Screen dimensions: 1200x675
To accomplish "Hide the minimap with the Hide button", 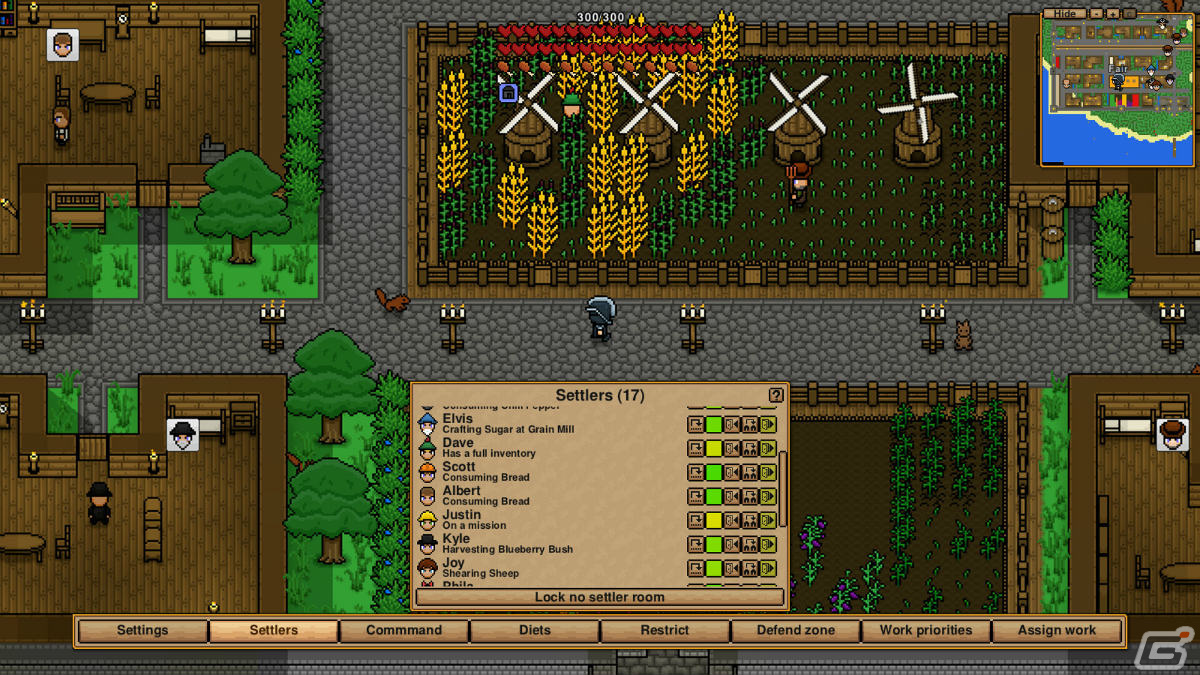I will click(1065, 14).
